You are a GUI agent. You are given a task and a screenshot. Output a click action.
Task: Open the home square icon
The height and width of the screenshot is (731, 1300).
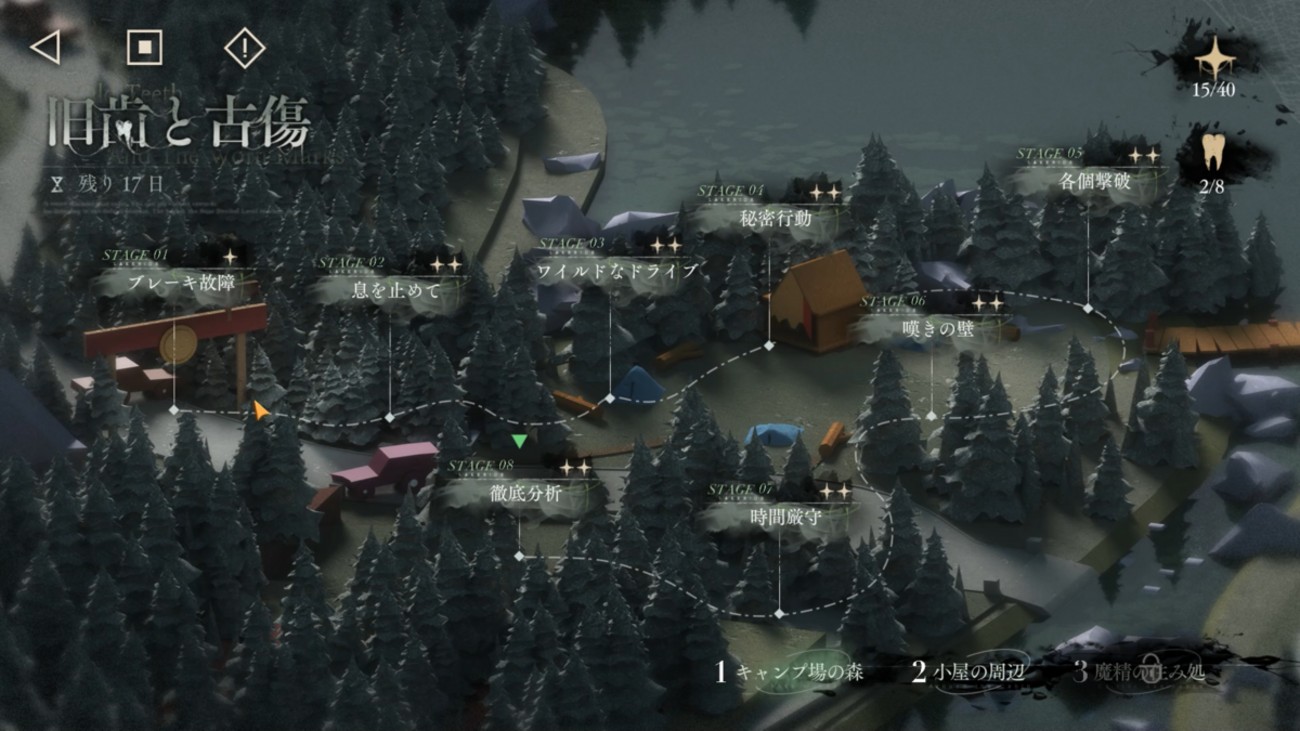pyautogui.click(x=144, y=47)
